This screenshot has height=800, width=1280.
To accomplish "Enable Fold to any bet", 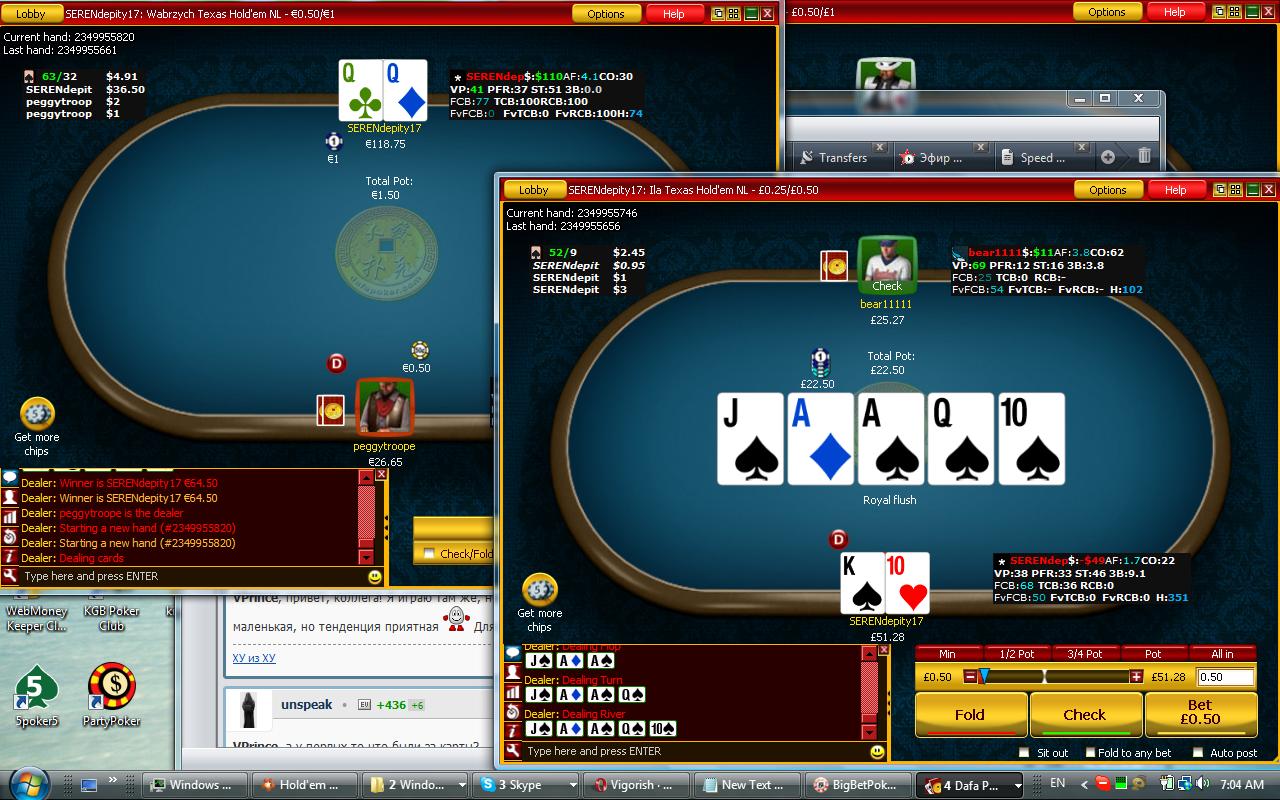I will click(x=1088, y=753).
